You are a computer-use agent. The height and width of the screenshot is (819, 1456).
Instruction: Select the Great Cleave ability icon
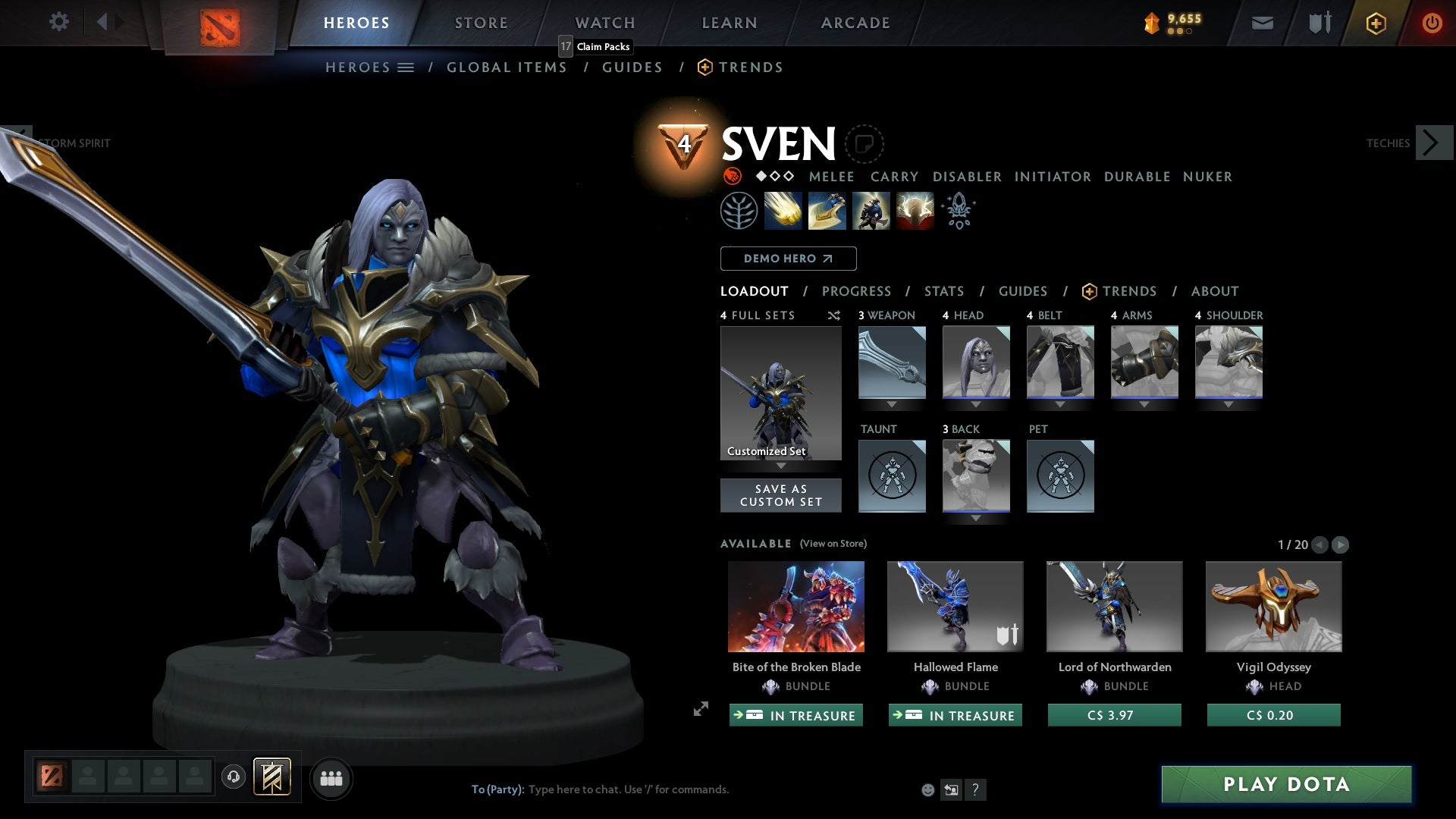(x=827, y=210)
